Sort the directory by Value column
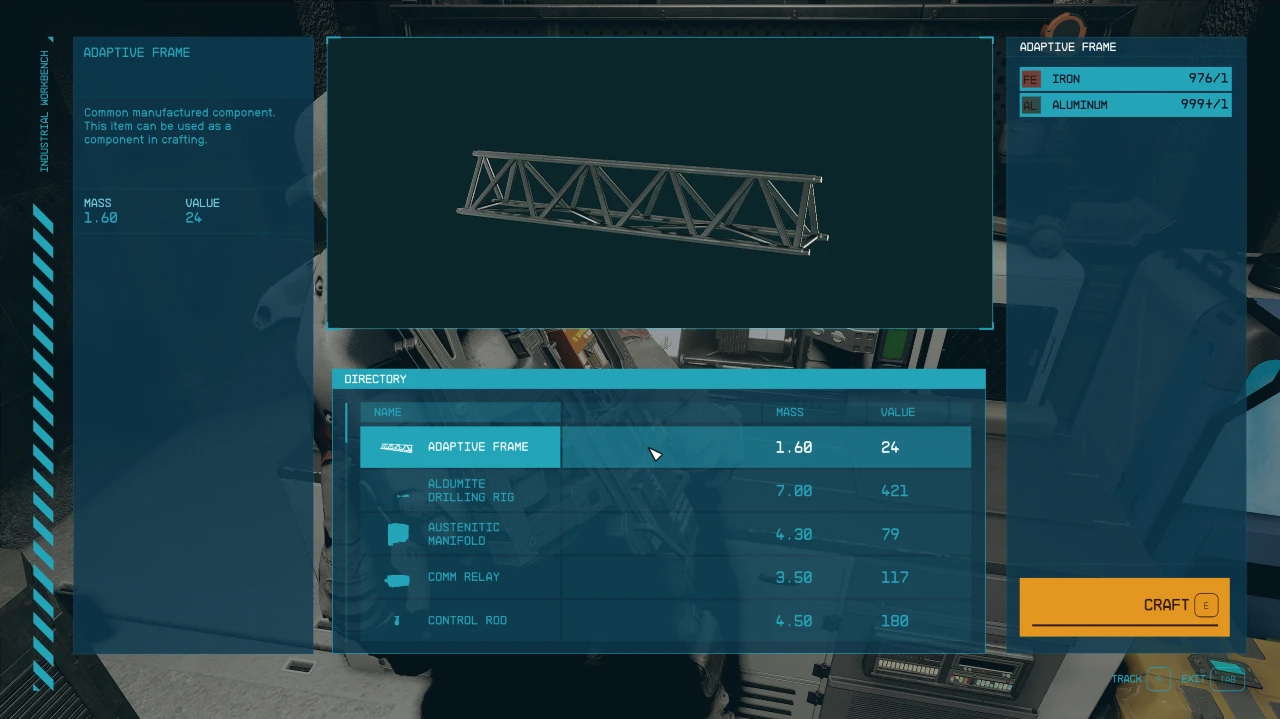Viewport: 1280px width, 719px height. pos(897,412)
